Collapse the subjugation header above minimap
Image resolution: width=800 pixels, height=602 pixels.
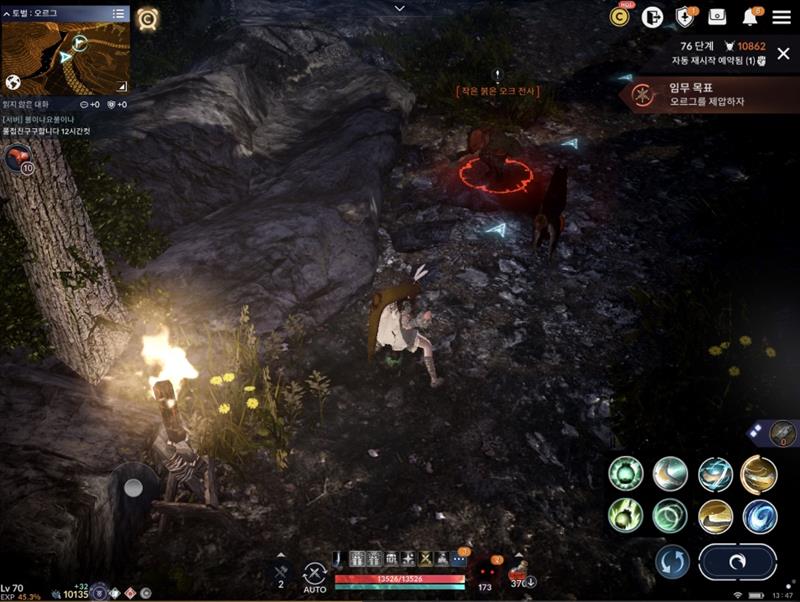(7, 13)
